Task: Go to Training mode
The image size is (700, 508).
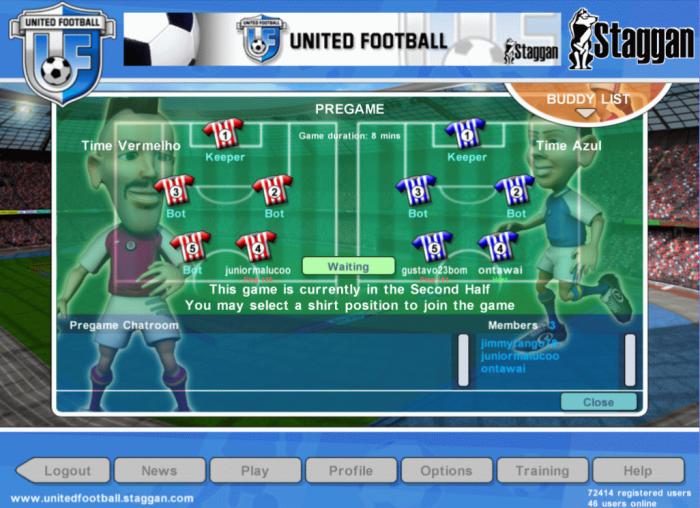Action: click(541, 470)
